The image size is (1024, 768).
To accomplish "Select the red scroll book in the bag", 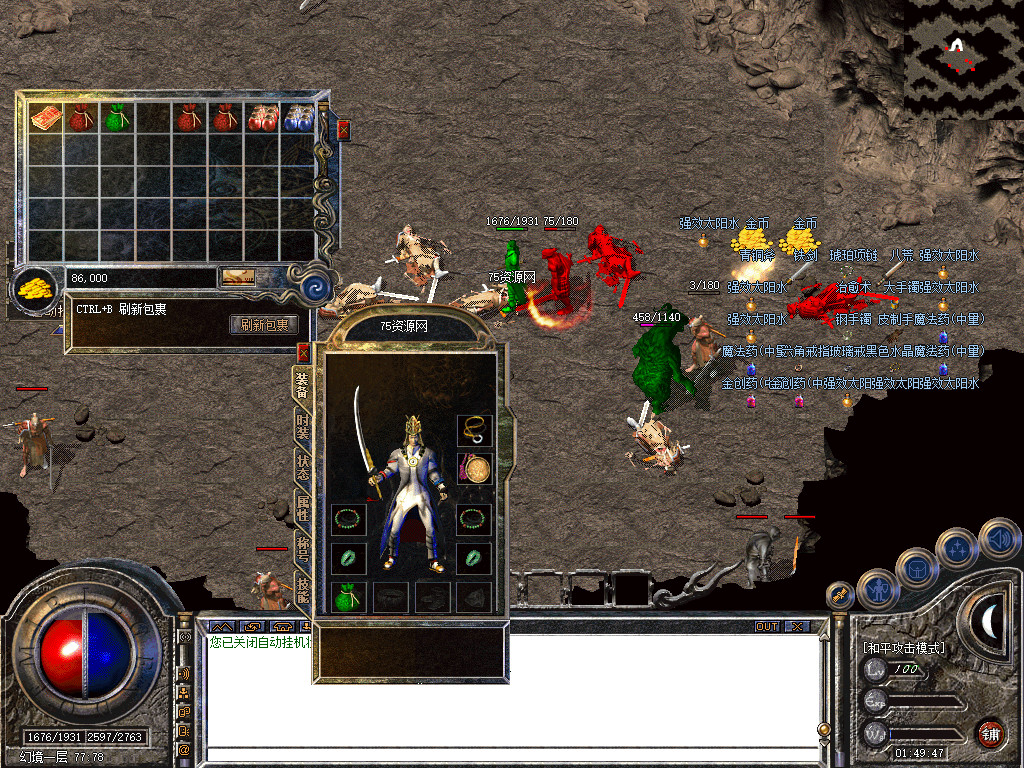I will [45, 118].
